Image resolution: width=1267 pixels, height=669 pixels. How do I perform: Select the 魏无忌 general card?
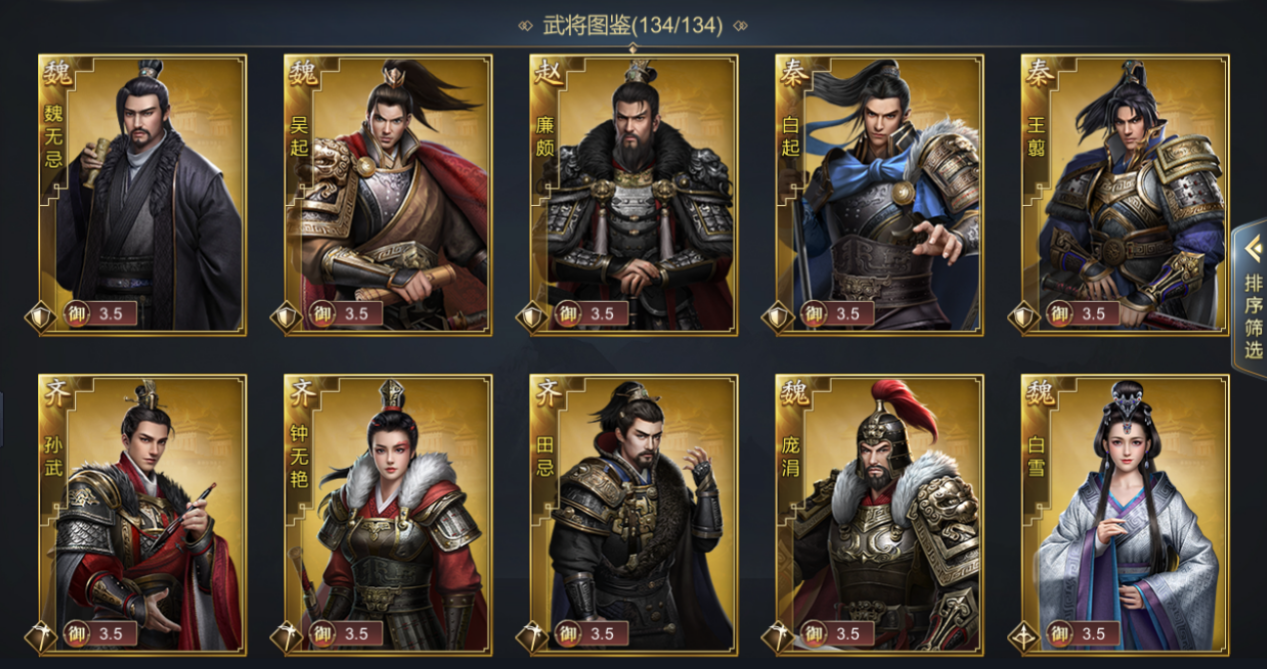142,195
